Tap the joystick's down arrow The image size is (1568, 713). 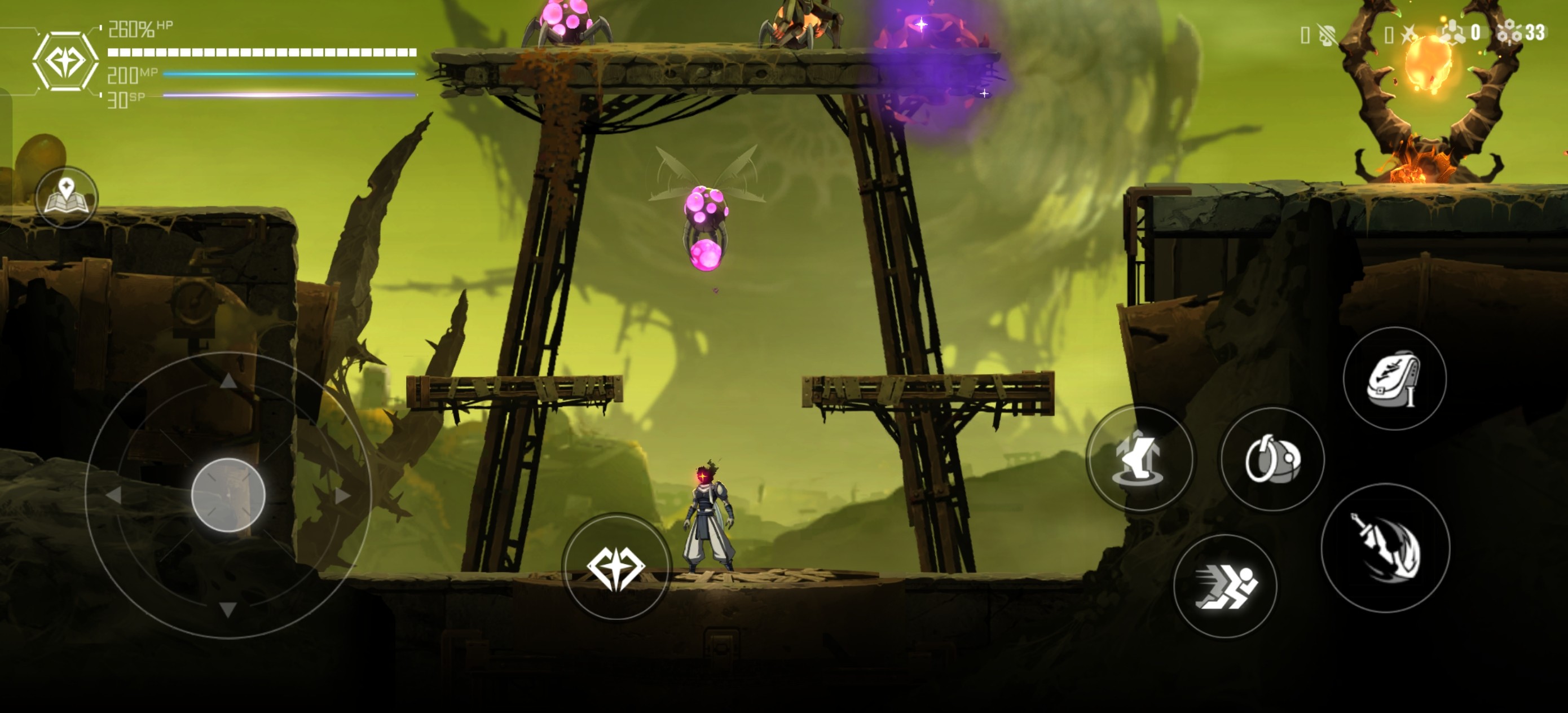pos(228,609)
